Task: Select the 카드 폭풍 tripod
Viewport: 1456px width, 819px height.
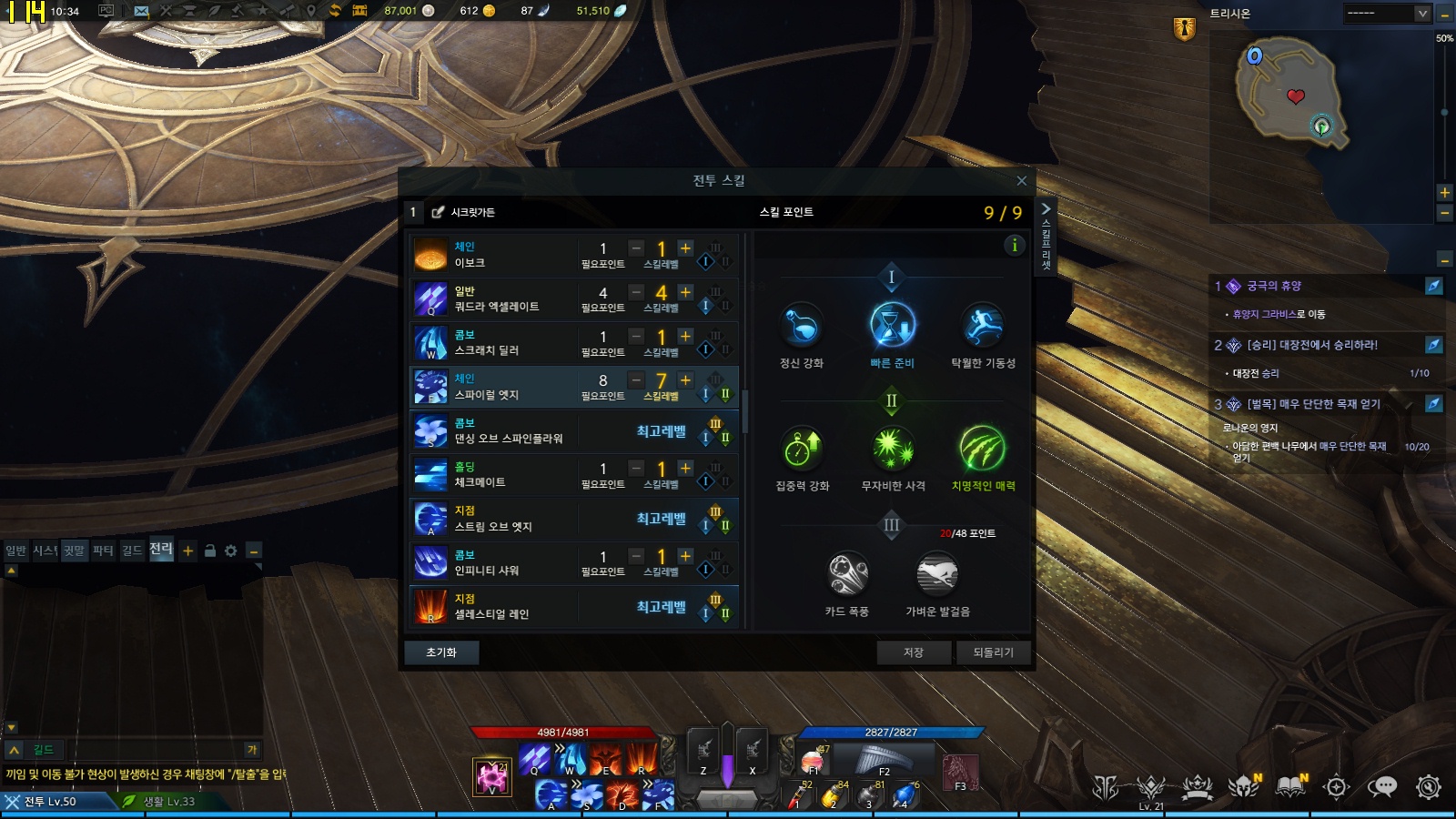Action: [847, 574]
